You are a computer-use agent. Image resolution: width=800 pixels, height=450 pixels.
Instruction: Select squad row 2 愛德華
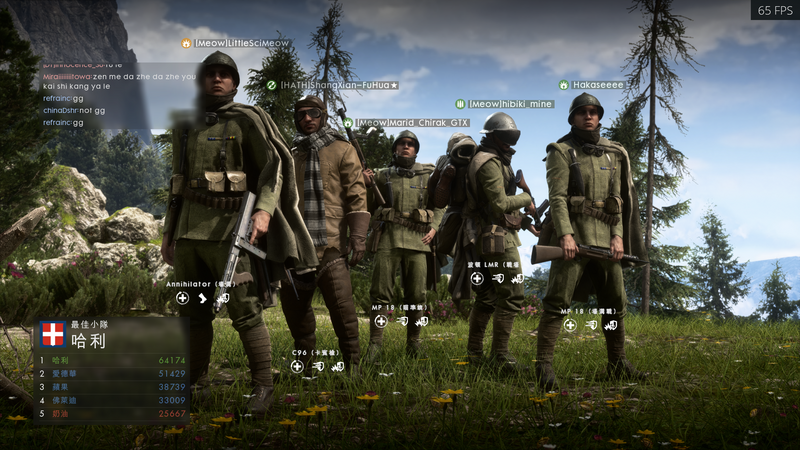[112, 373]
